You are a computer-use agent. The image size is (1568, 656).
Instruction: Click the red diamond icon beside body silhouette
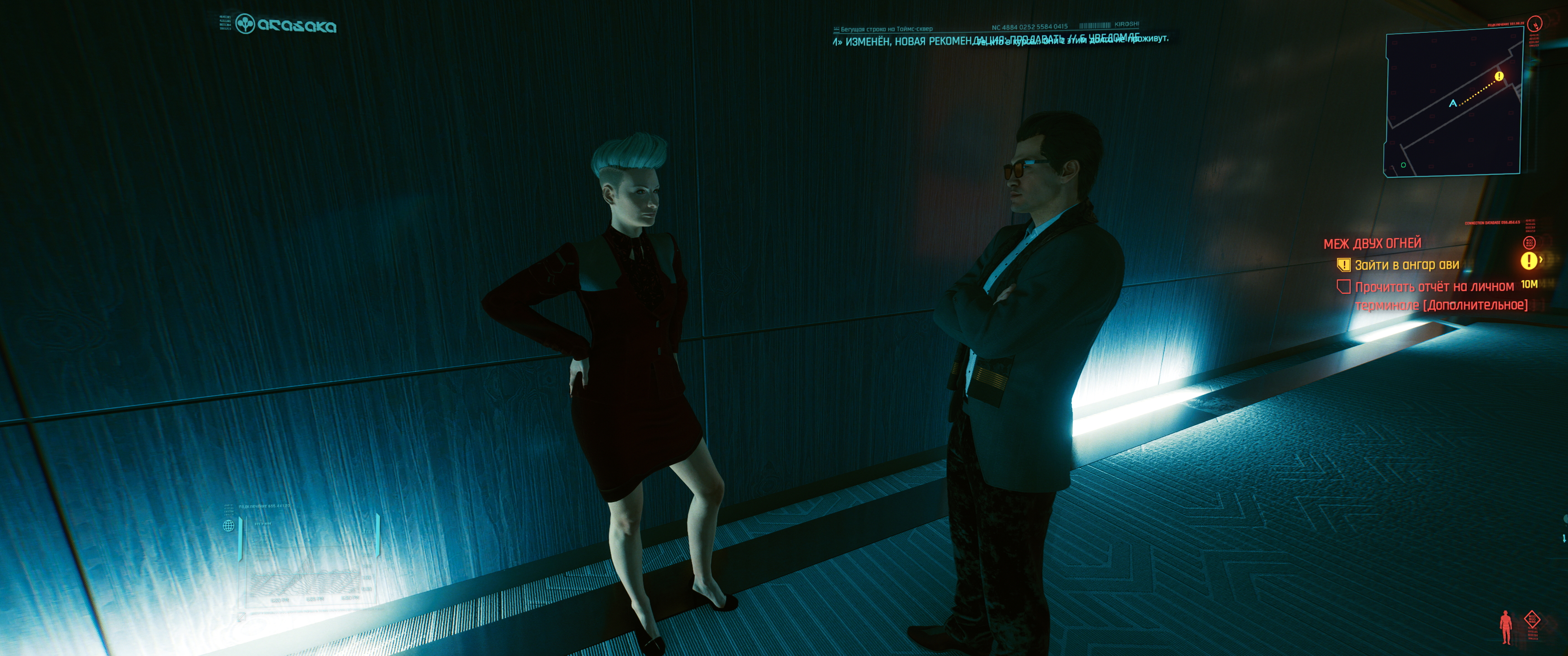click(1532, 620)
